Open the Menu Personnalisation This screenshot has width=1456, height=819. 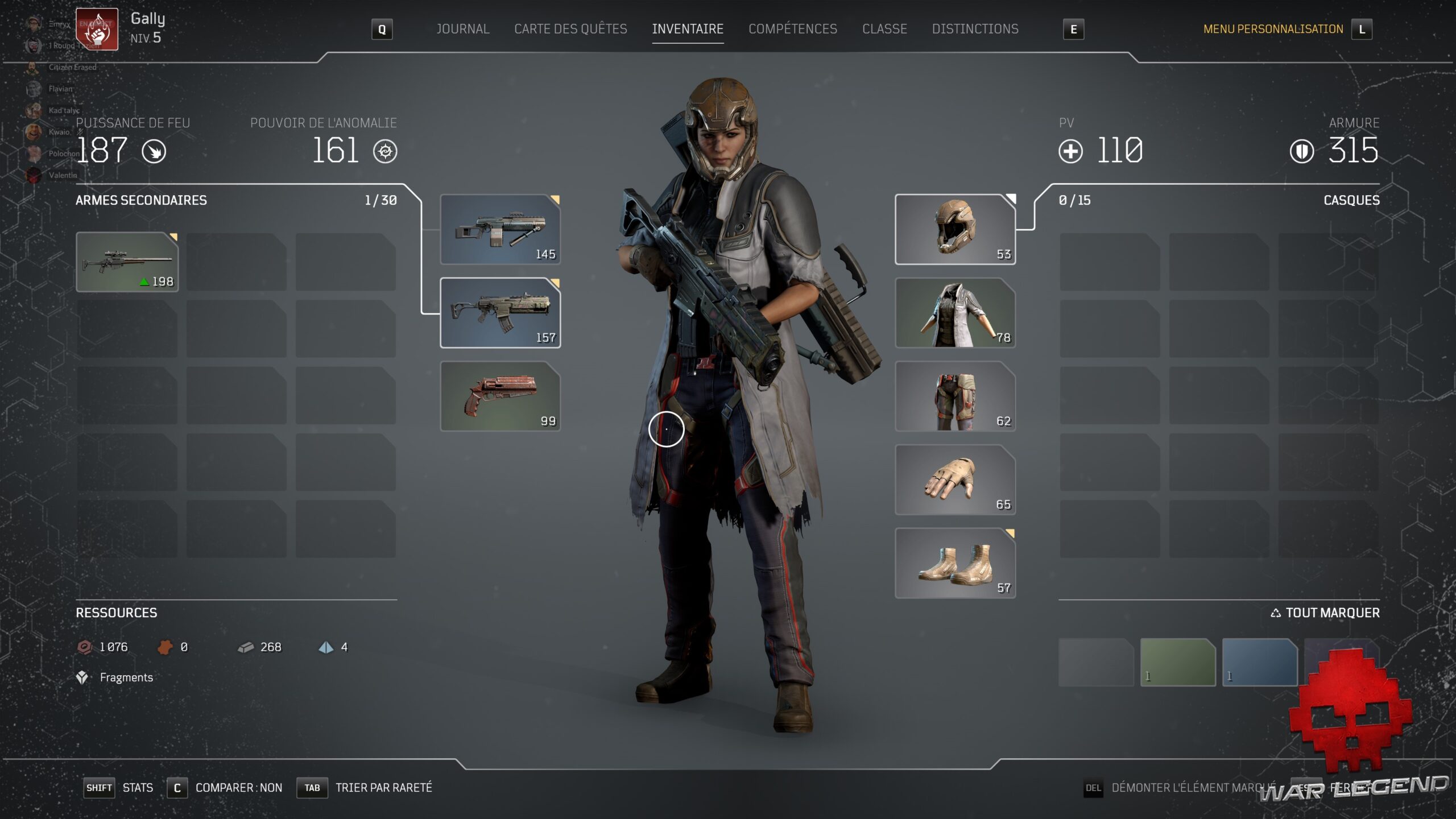click(1273, 29)
